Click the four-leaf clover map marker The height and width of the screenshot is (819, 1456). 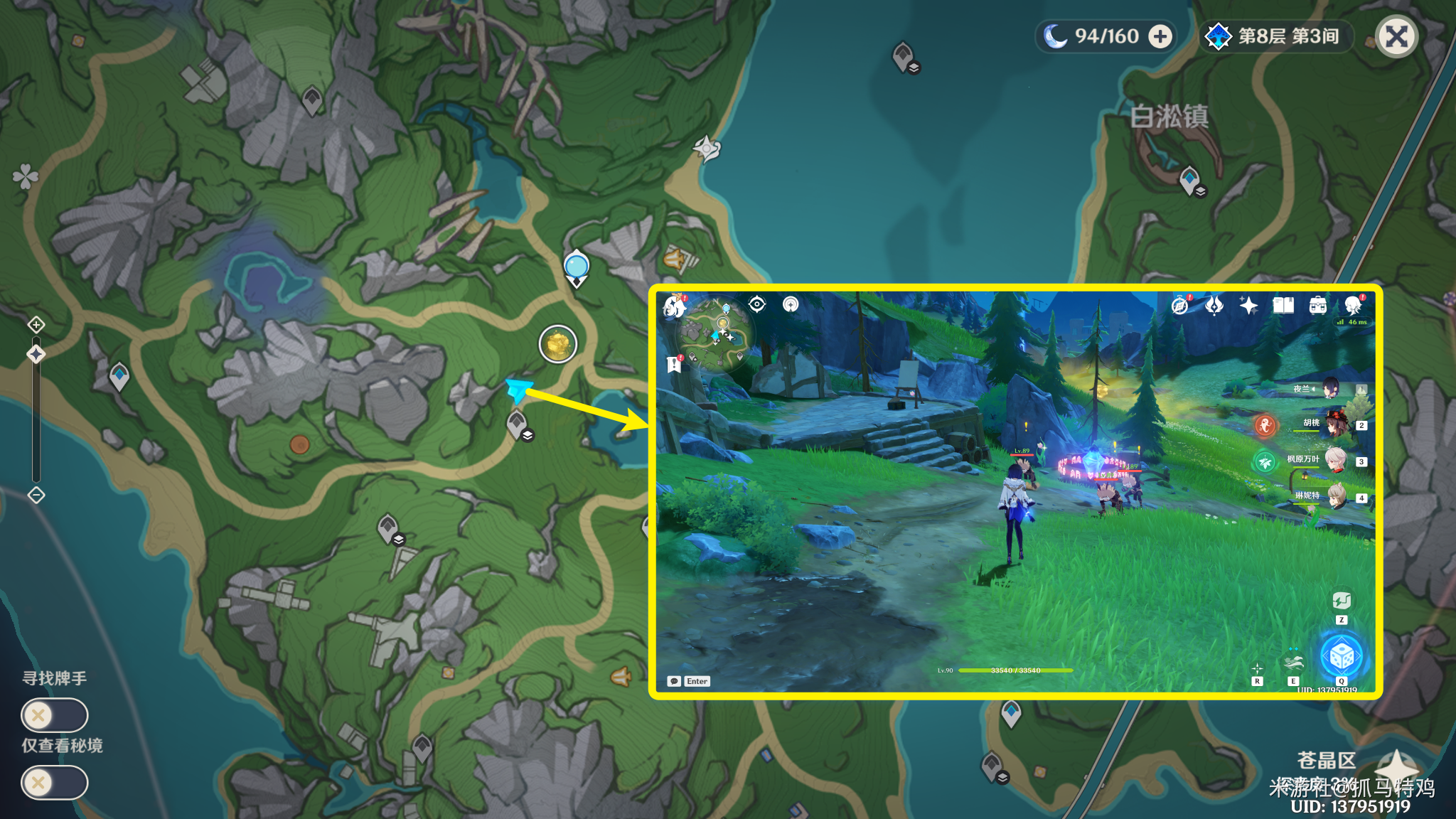25,176
